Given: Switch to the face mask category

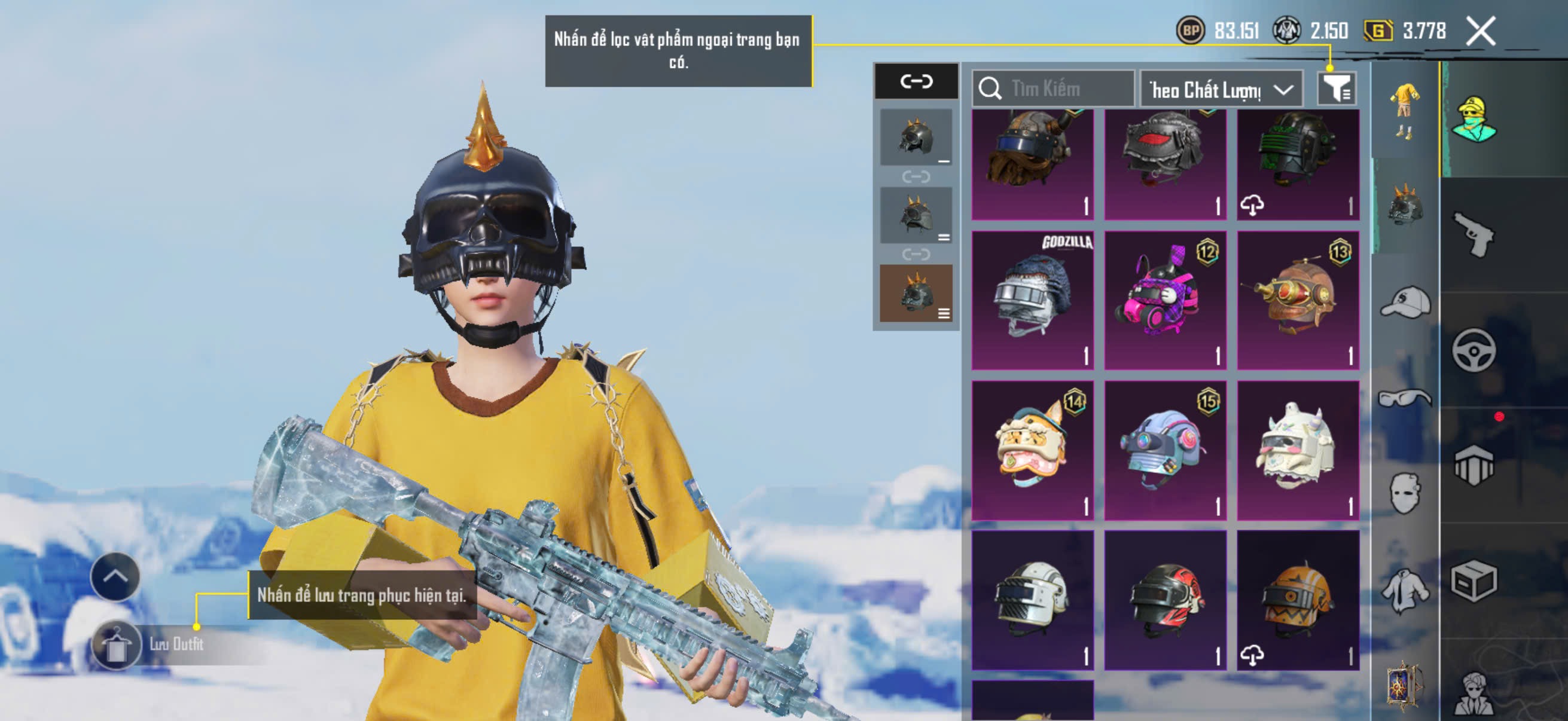Looking at the screenshot, I should click(x=1405, y=493).
